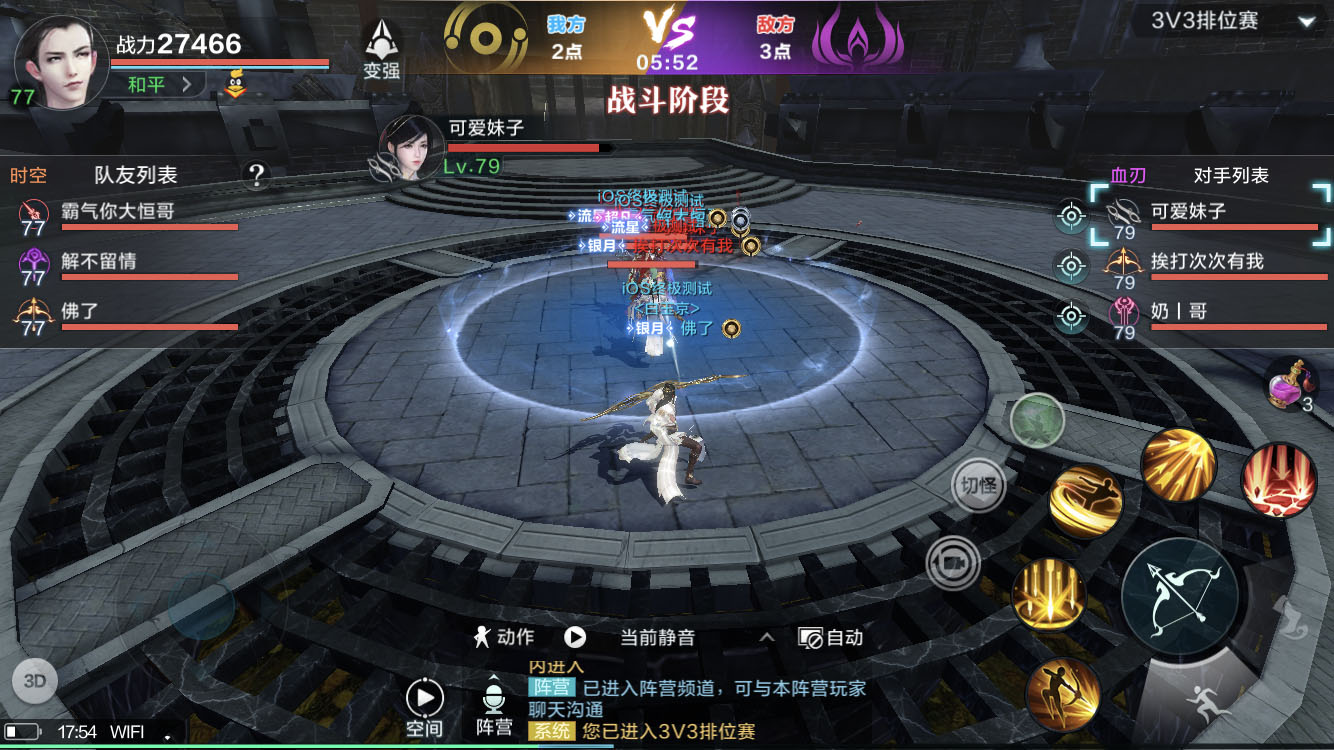The height and width of the screenshot is (750, 1334).
Task: Tap the player avatar portrait top-left
Action: pos(60,60)
